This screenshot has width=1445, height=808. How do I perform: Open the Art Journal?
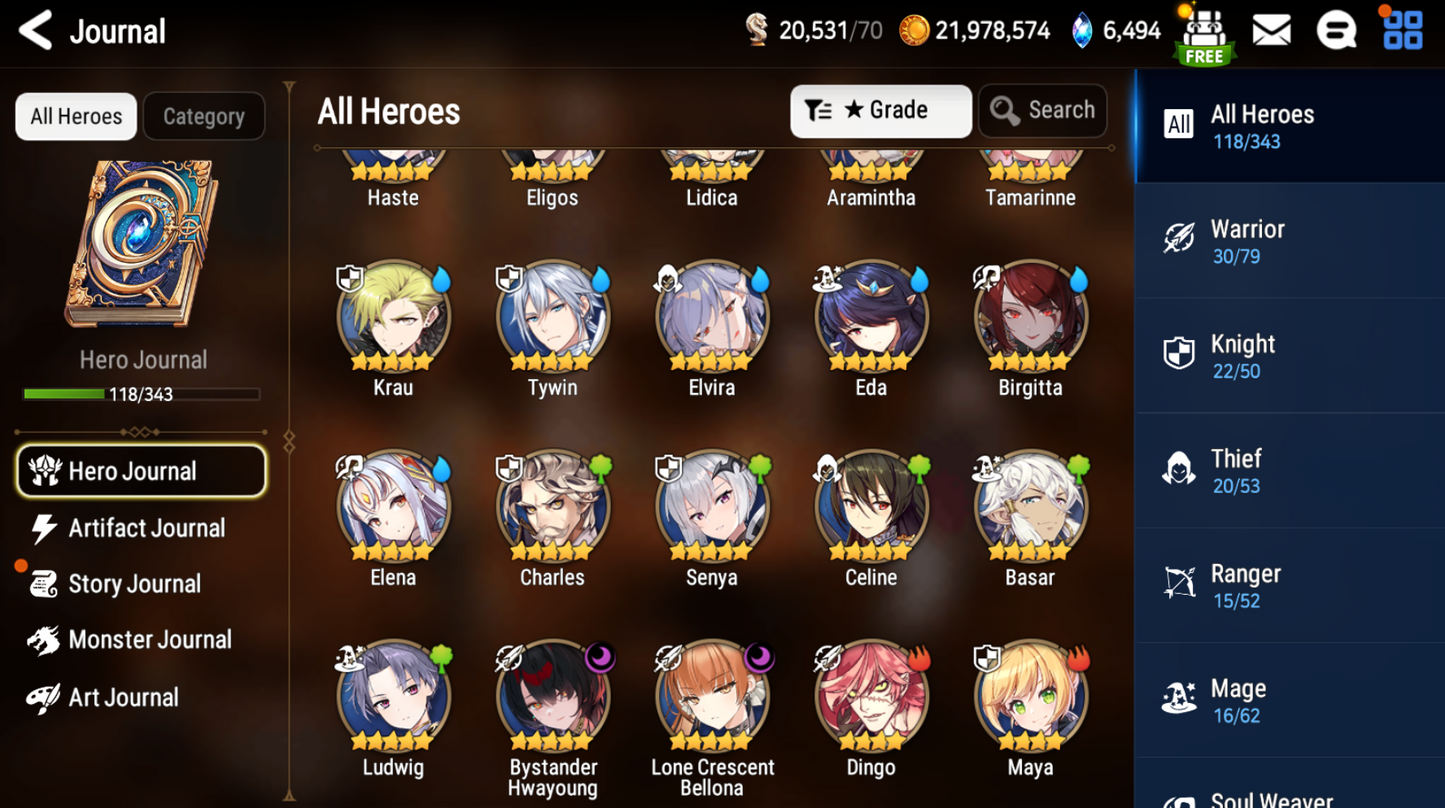pos(123,697)
